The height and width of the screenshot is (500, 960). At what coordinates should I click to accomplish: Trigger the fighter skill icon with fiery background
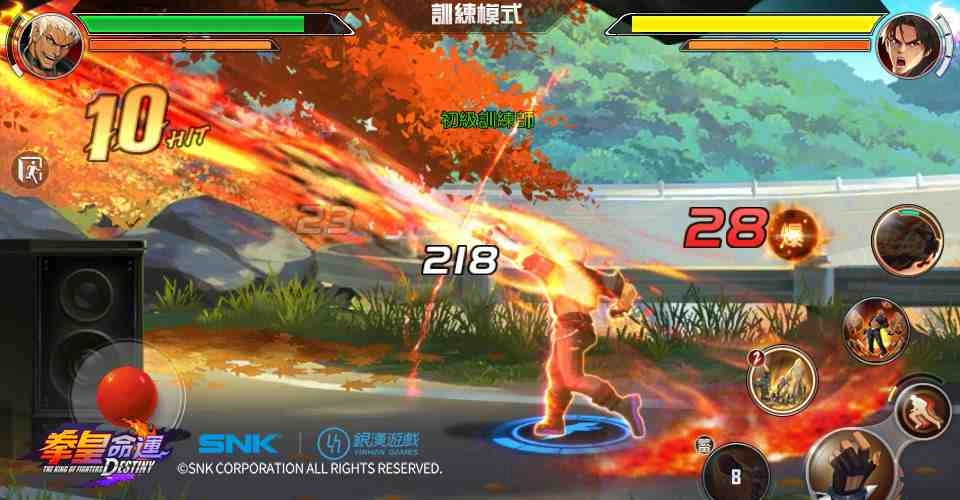(876, 331)
